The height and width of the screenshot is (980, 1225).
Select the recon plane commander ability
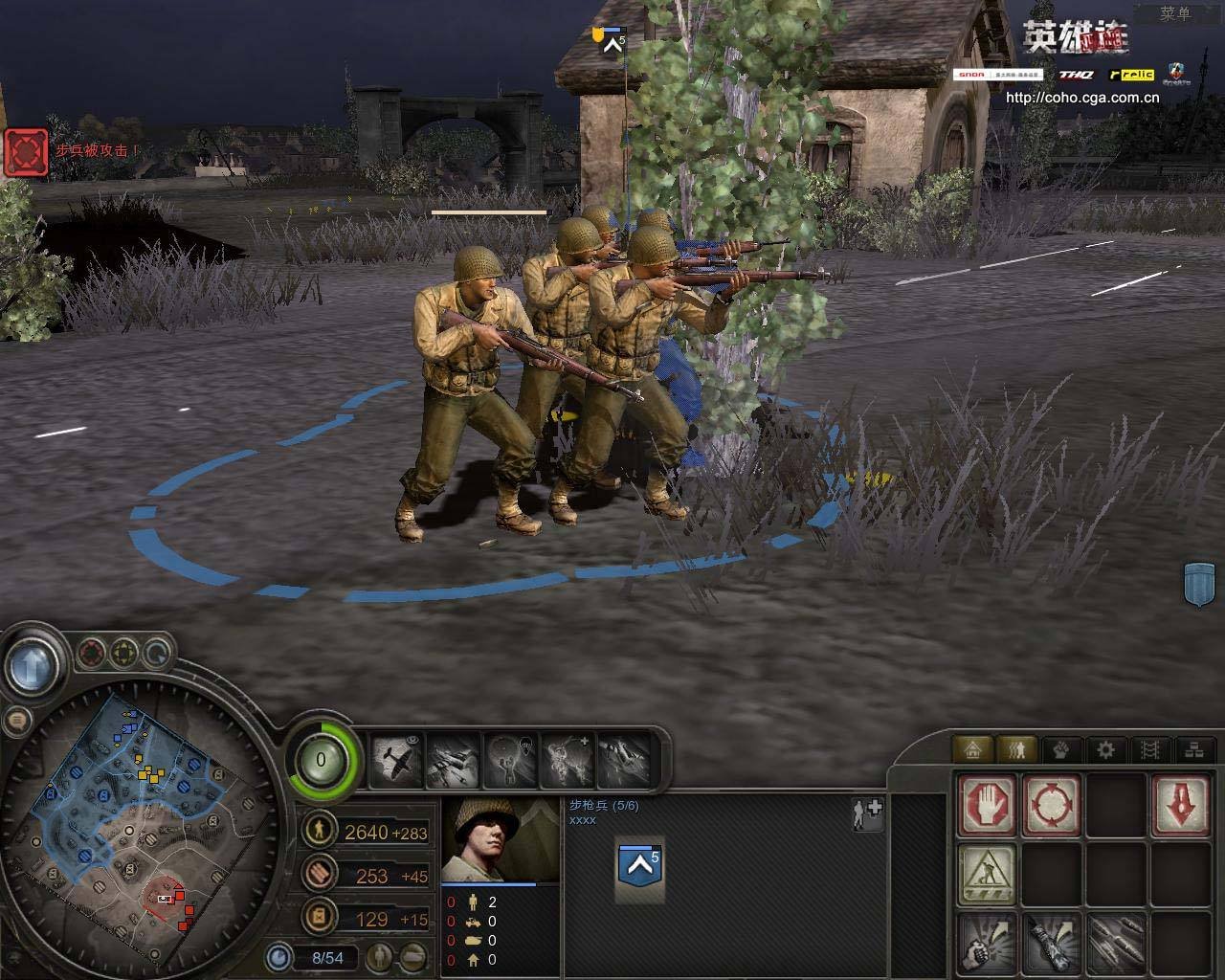[397, 761]
